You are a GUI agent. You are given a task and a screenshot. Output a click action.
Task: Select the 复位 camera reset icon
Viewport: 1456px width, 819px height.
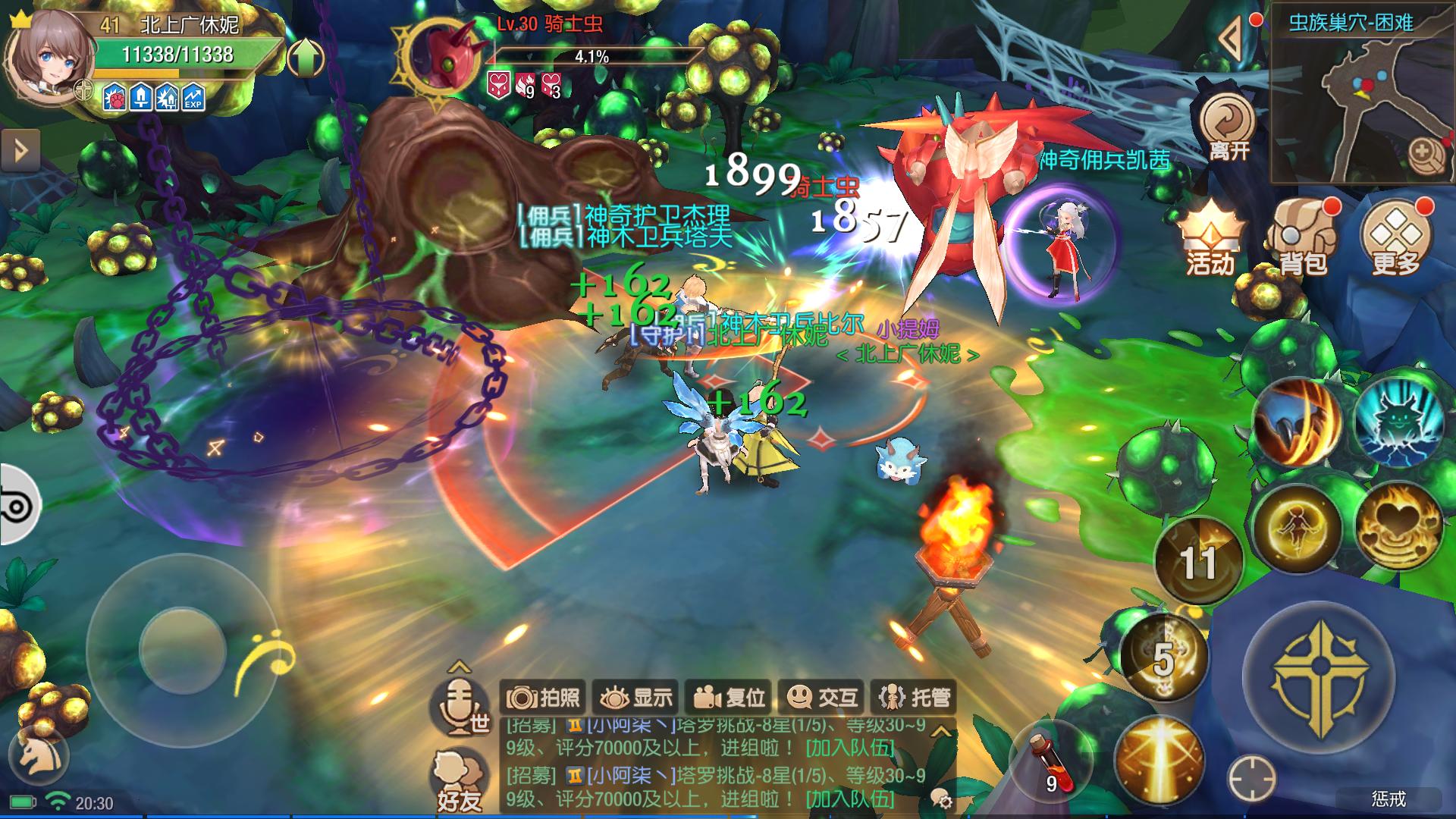(x=730, y=695)
